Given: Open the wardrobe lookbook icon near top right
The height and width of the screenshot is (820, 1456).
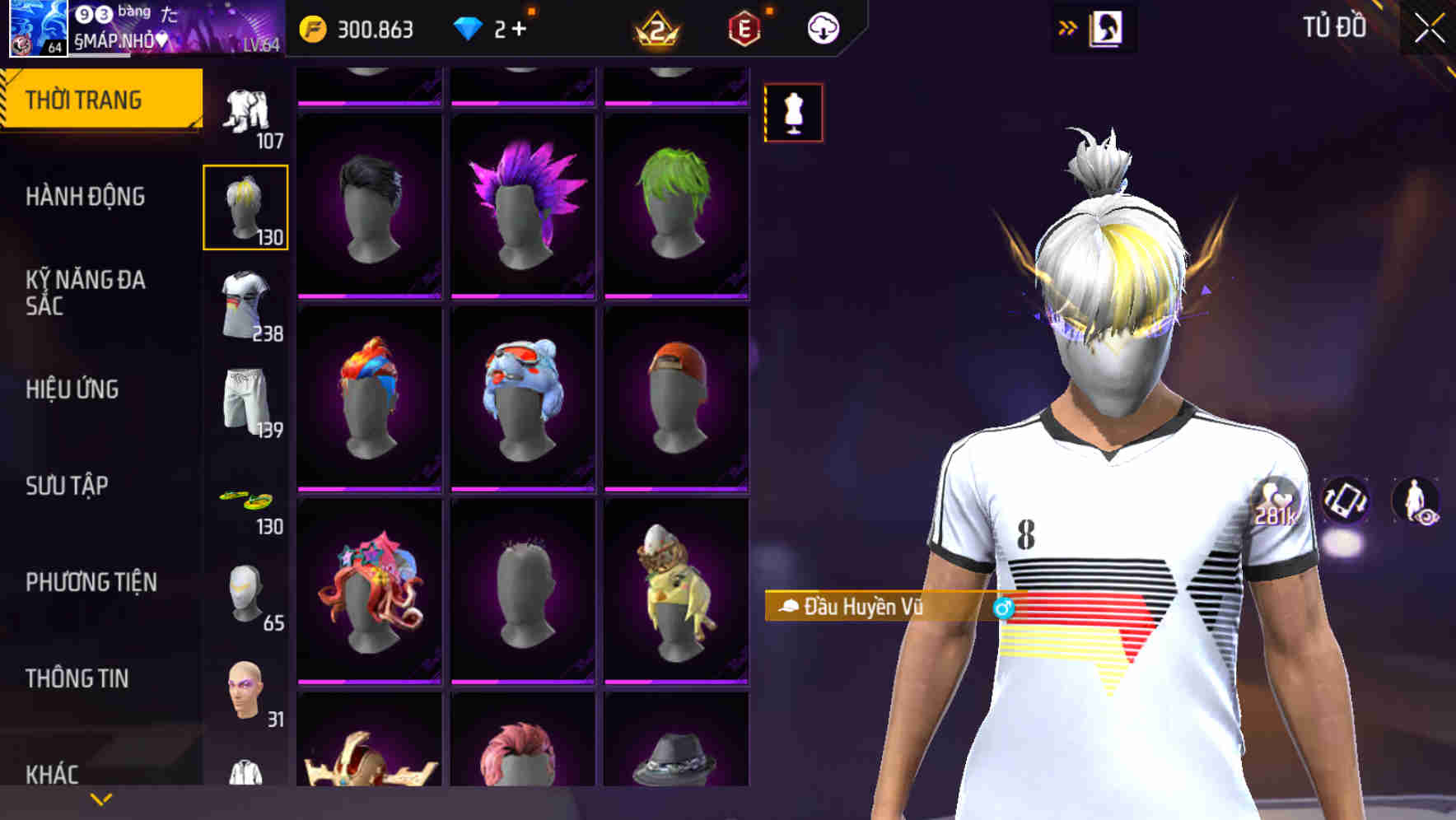Looking at the screenshot, I should (1108, 26).
